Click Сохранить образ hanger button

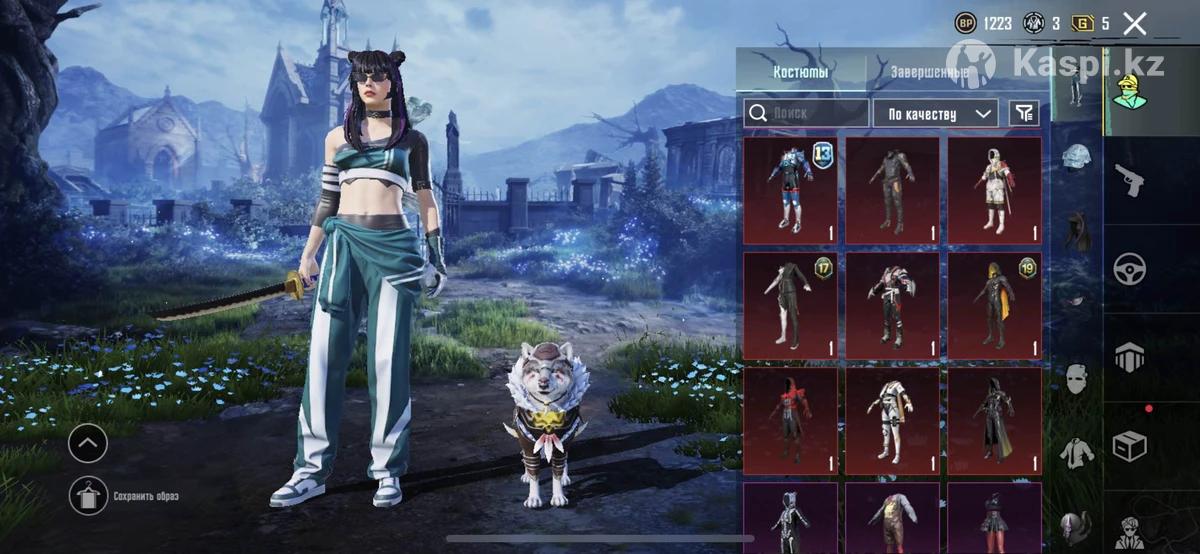click(x=88, y=496)
